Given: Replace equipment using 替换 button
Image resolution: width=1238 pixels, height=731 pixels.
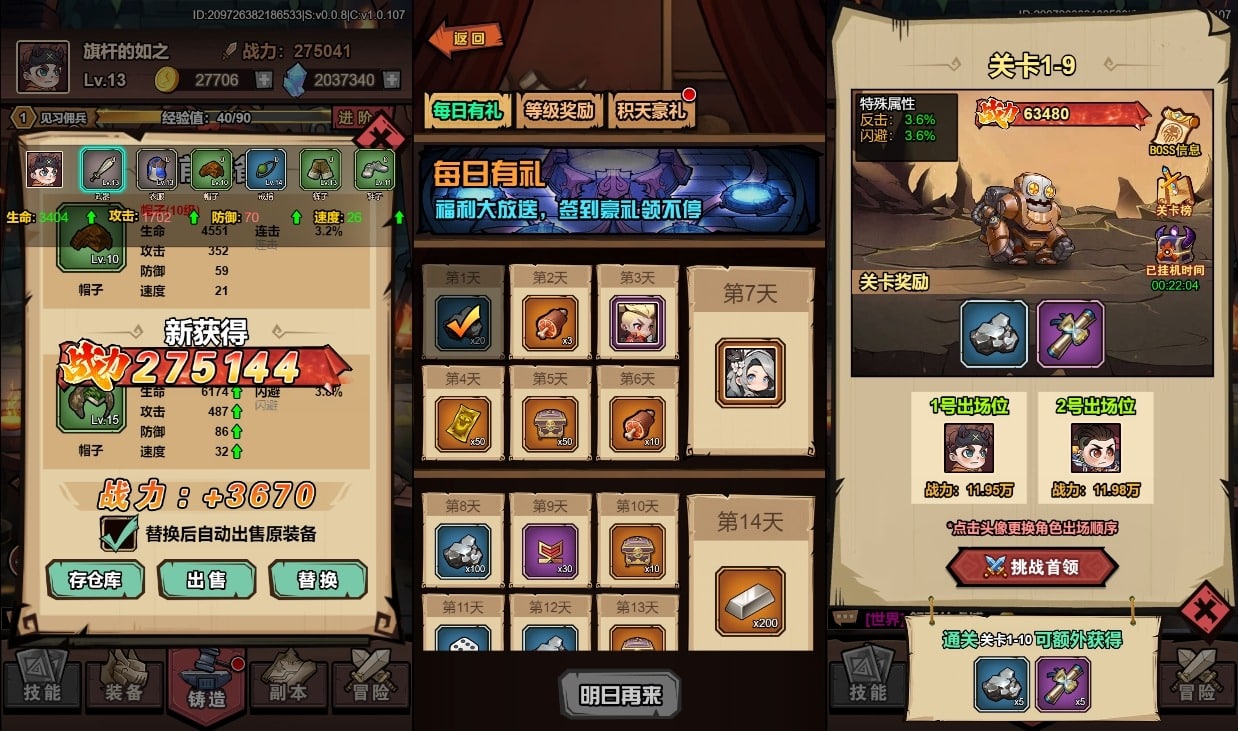Looking at the screenshot, I should (x=318, y=579).
